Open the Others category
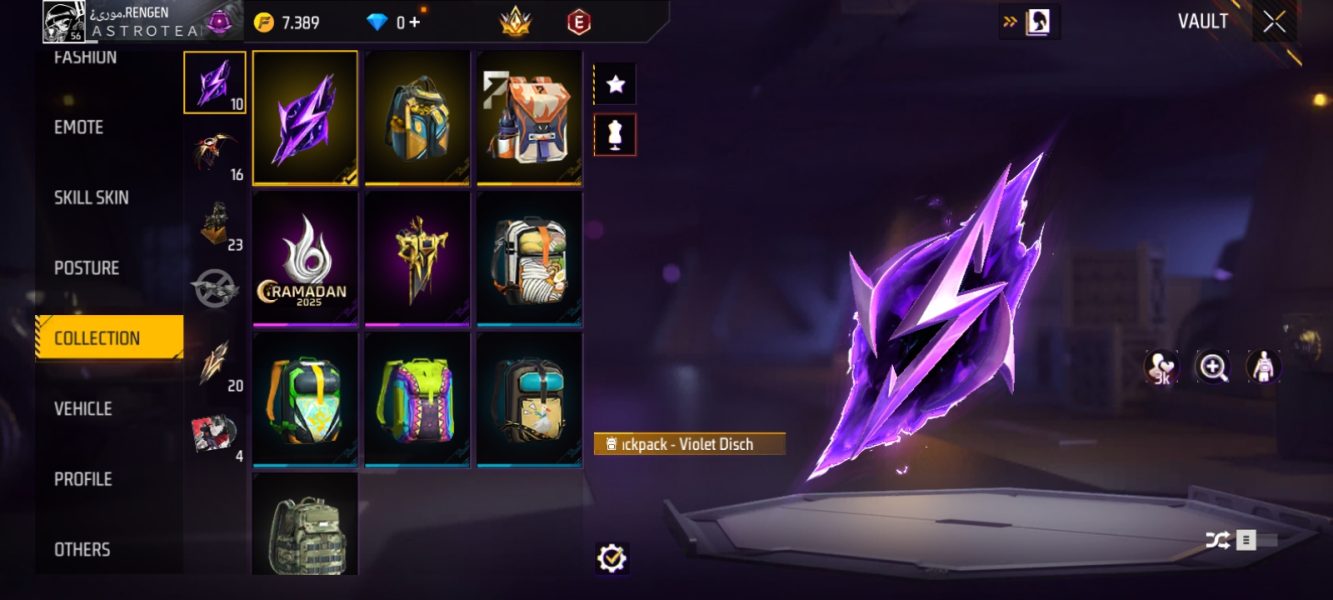 tap(82, 549)
